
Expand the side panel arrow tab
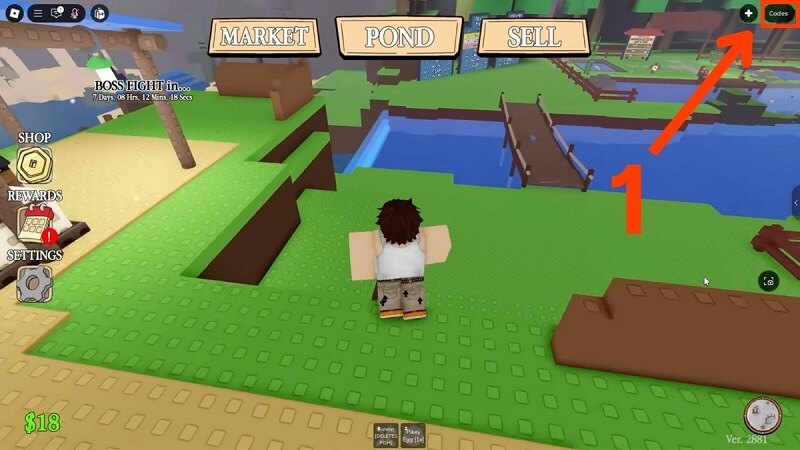click(795, 203)
